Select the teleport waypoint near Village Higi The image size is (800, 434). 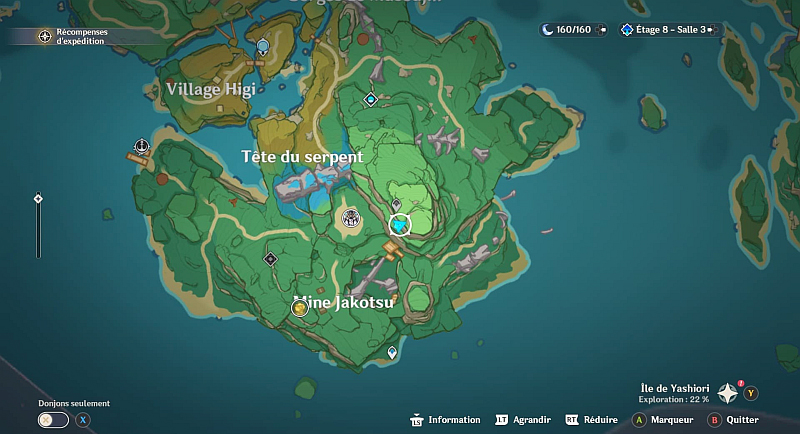263,46
